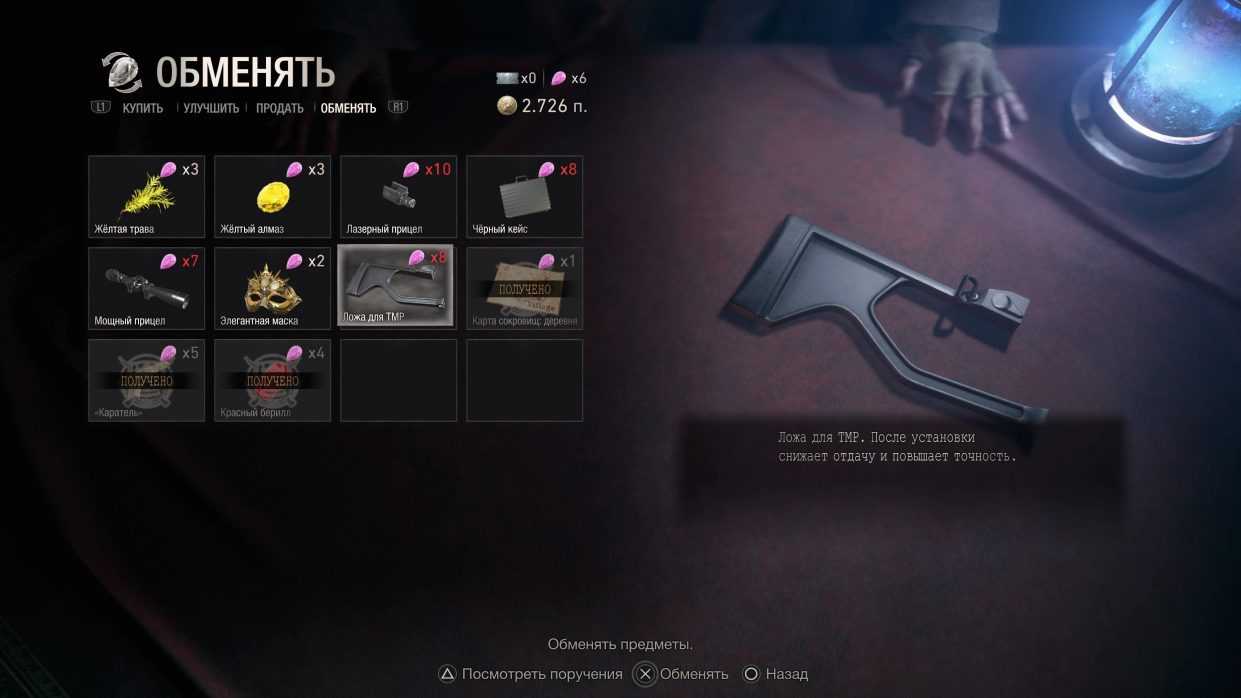Image resolution: width=1241 pixels, height=698 pixels.
Task: Choose the Жёлтый алмаз slot
Action: click(272, 196)
